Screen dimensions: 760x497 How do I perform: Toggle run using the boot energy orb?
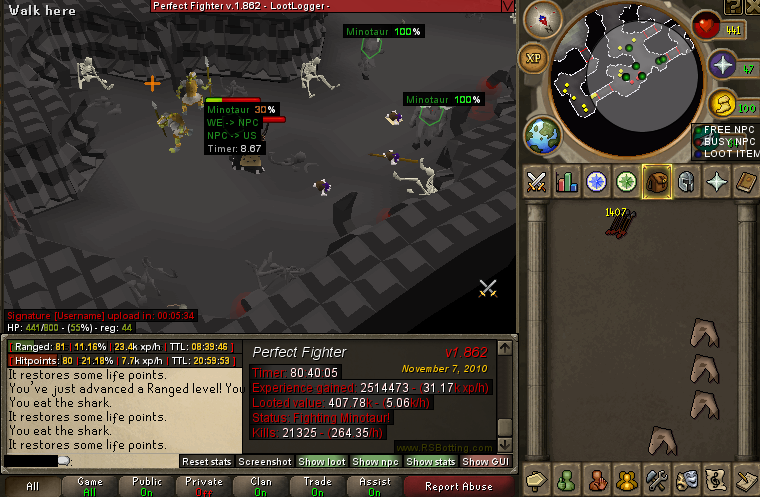click(x=723, y=103)
